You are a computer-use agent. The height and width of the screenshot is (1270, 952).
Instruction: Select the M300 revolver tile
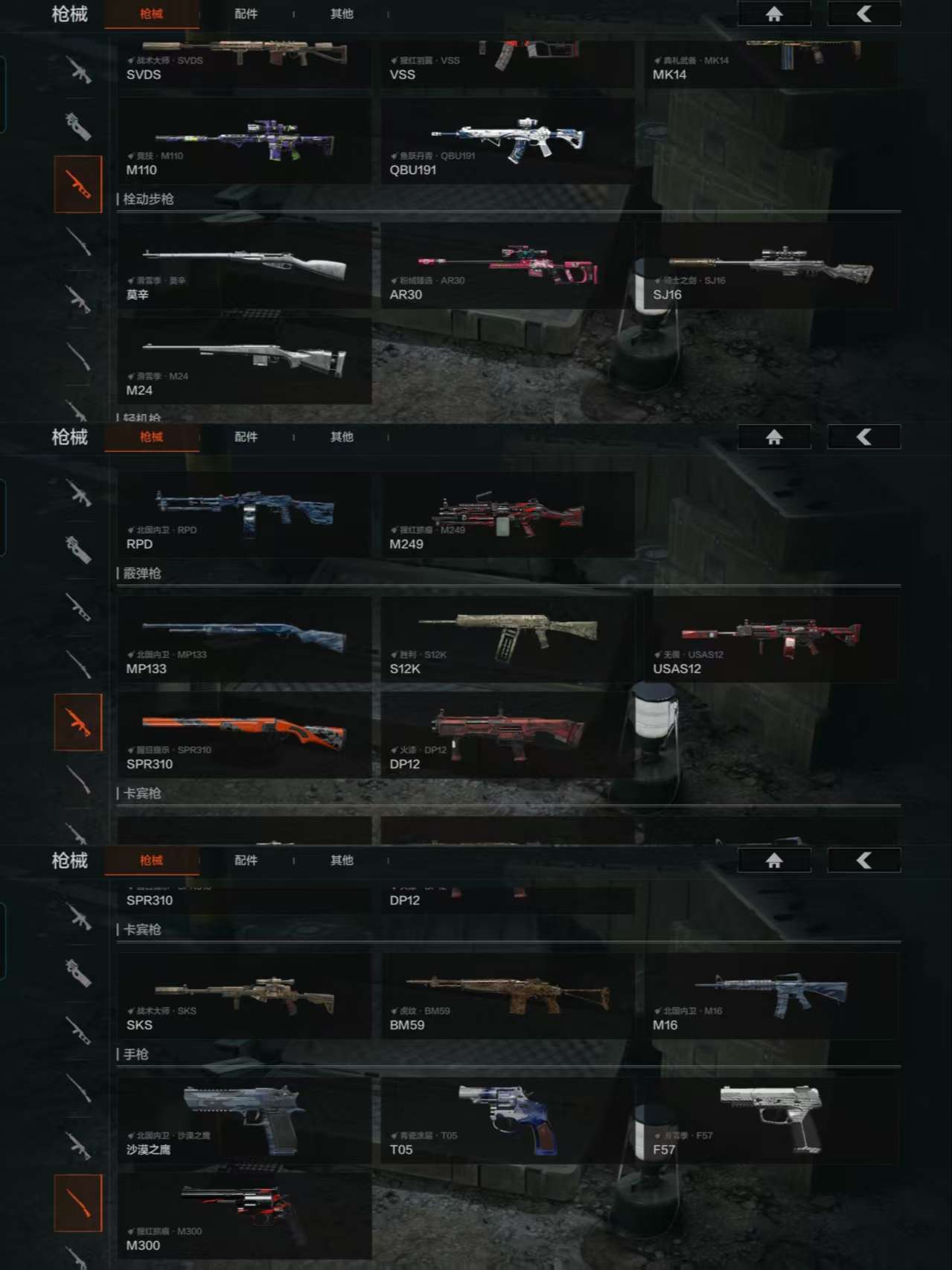(244, 1216)
